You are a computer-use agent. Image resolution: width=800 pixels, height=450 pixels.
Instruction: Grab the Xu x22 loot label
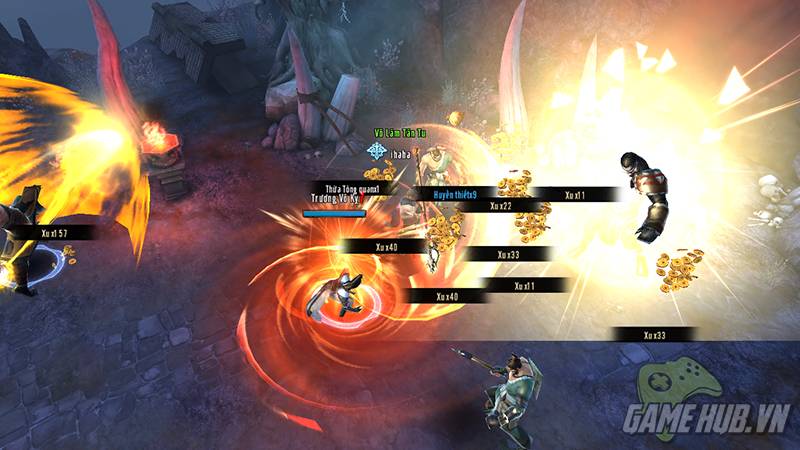pyautogui.click(x=500, y=206)
